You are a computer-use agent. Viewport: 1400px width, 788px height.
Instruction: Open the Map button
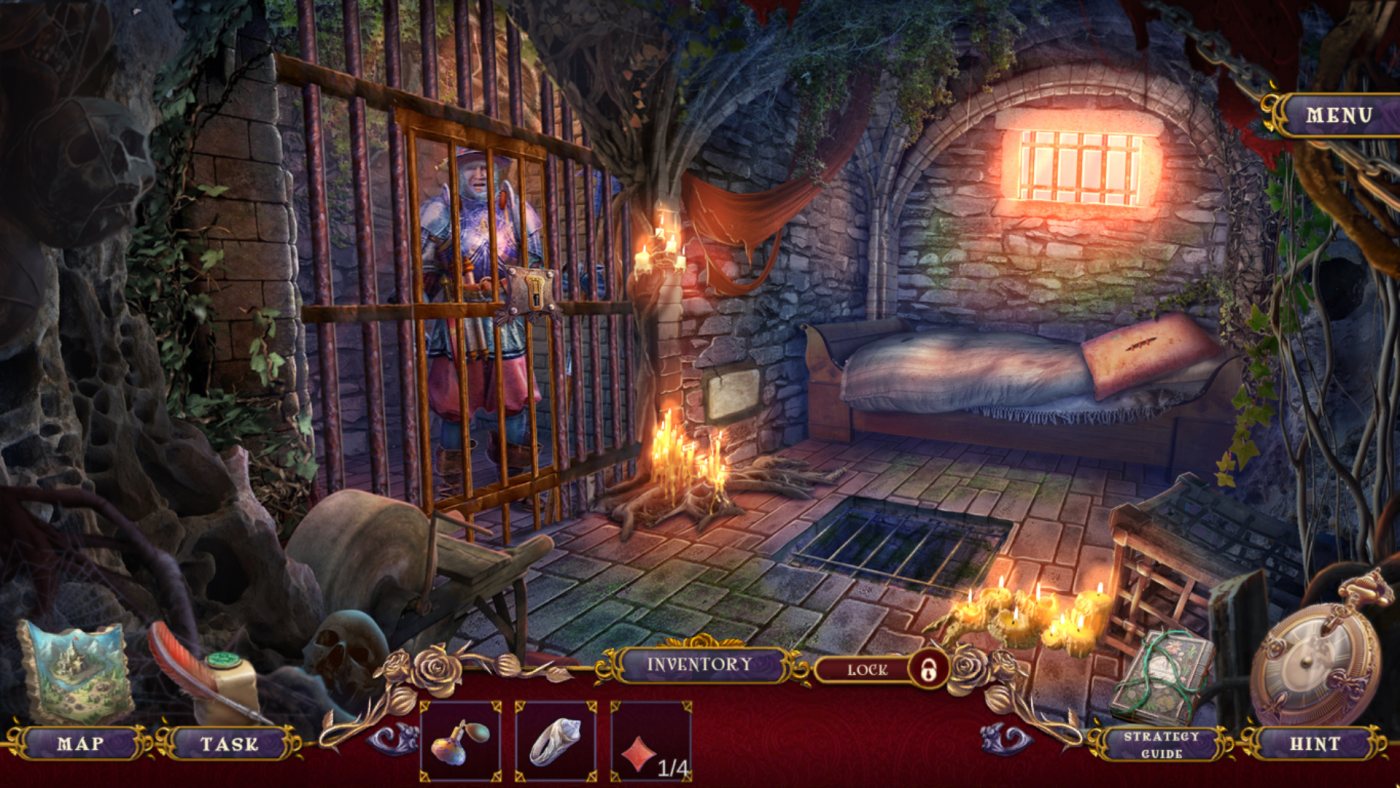[80, 743]
